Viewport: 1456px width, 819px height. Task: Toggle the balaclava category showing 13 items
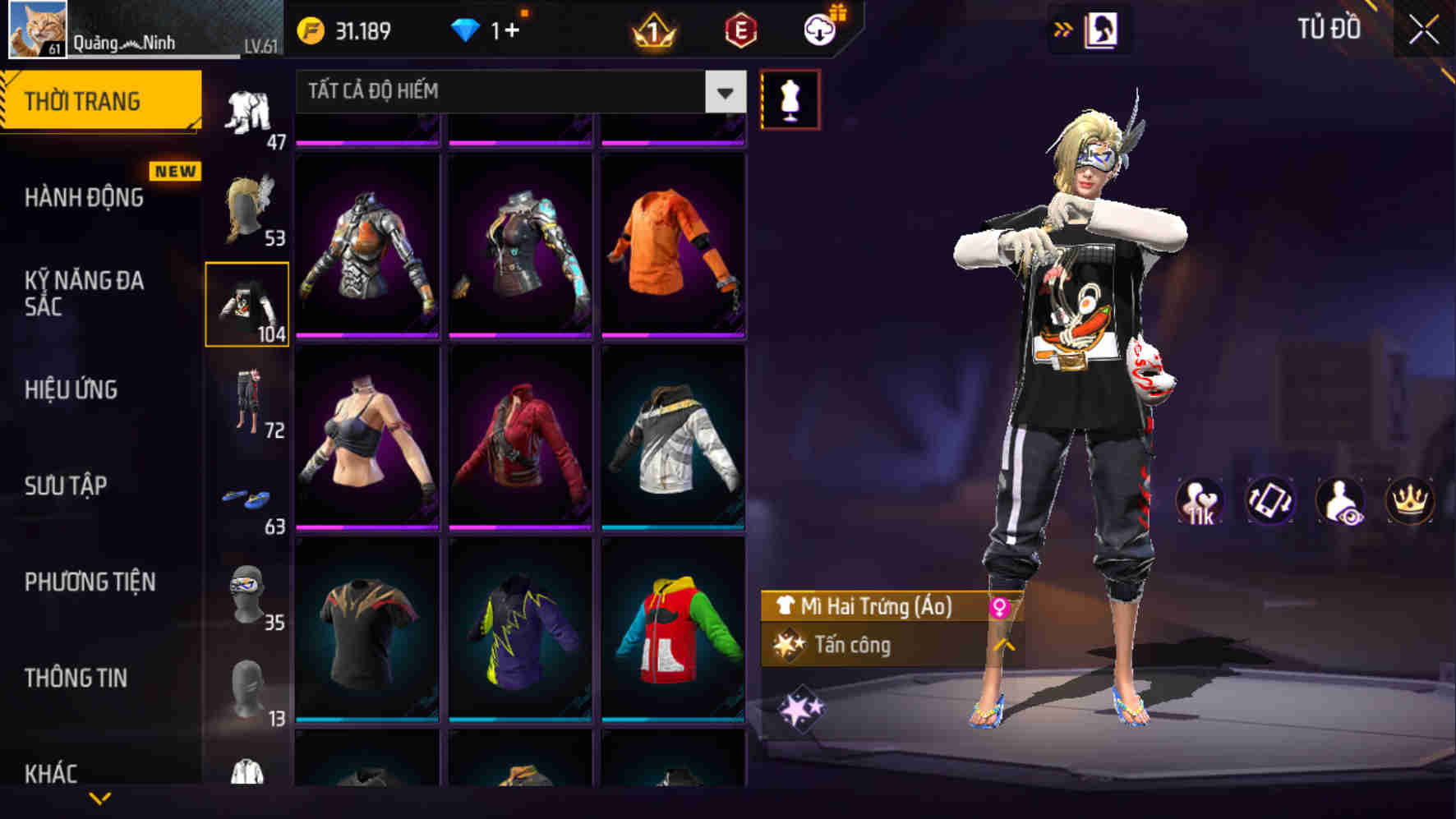pos(248,682)
